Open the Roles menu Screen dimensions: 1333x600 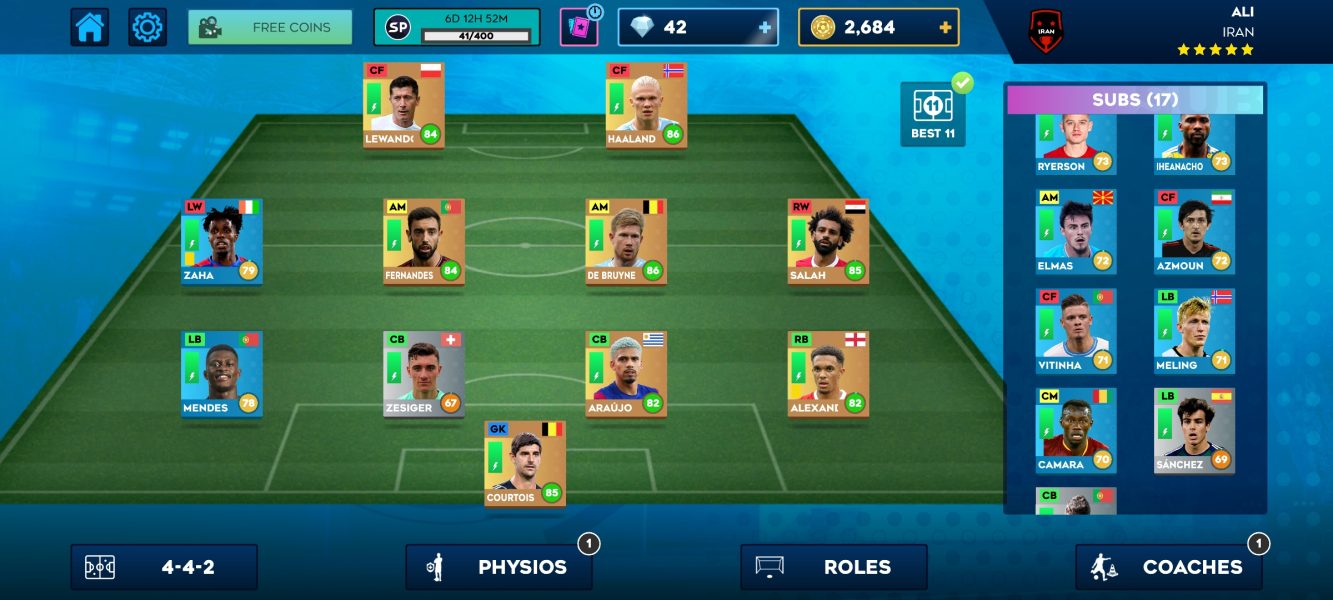834,567
